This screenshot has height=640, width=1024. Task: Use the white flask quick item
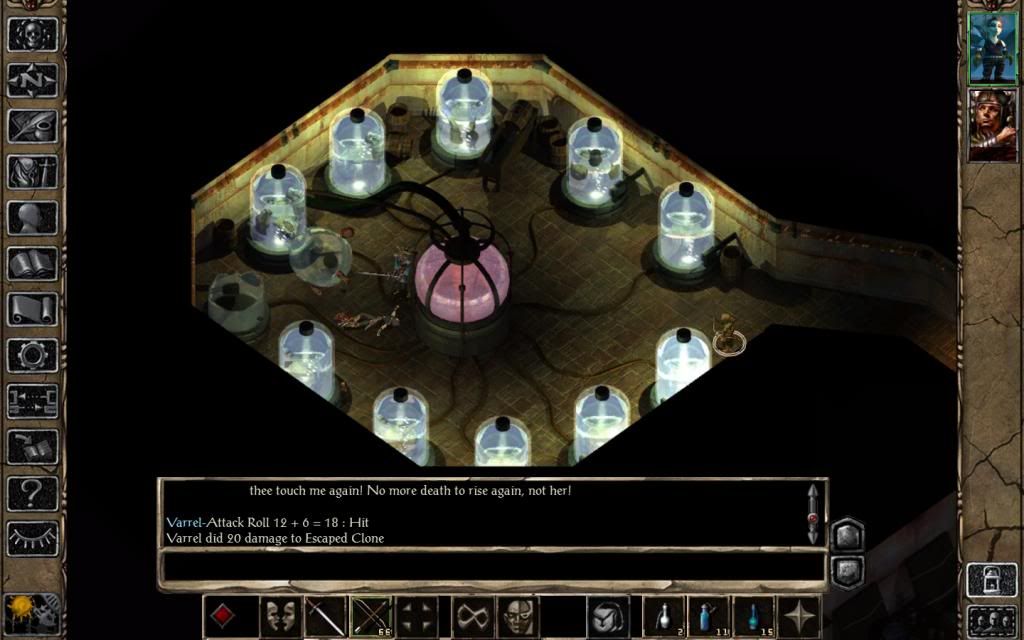click(664, 616)
